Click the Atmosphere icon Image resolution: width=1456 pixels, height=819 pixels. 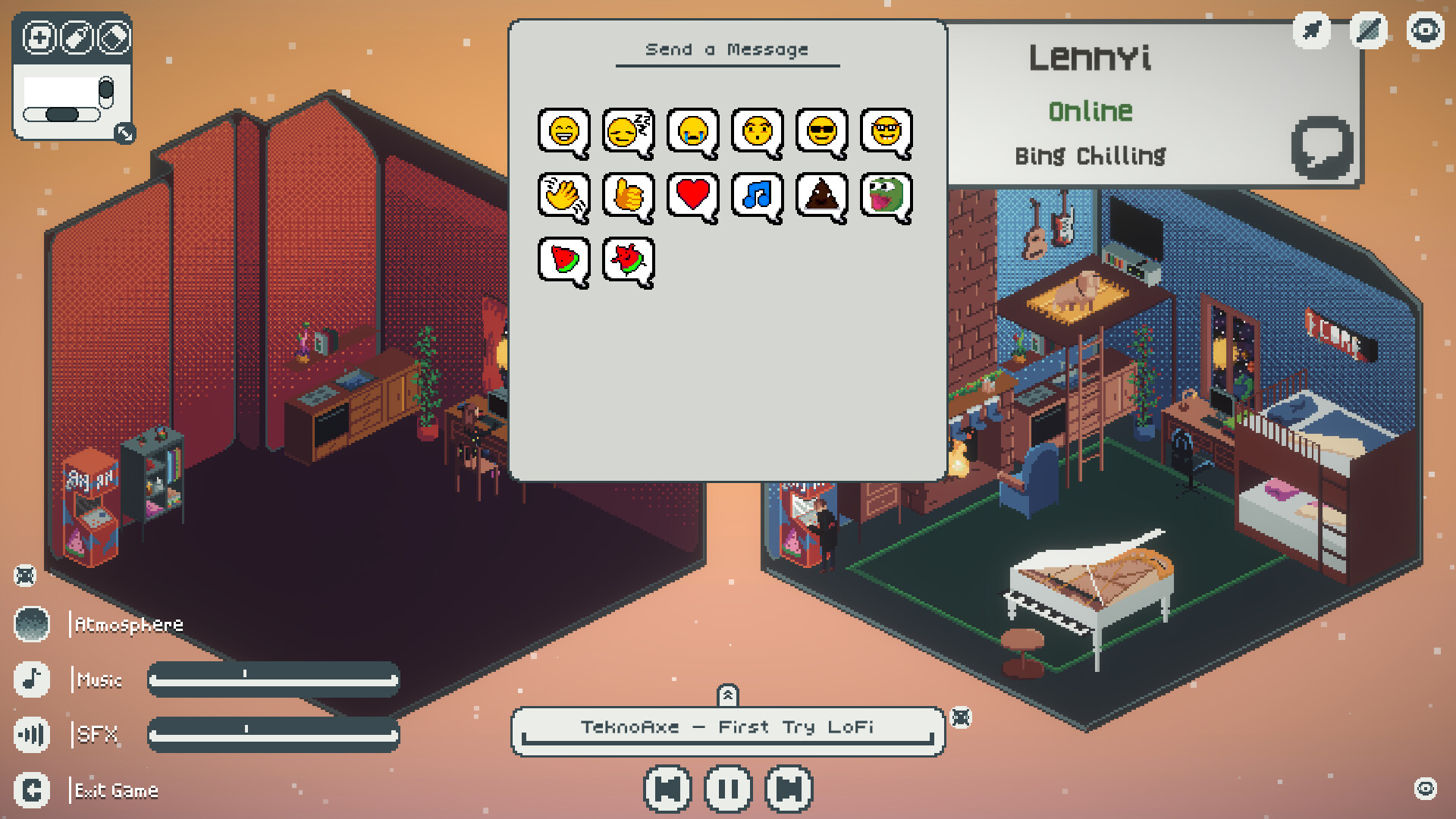(x=31, y=625)
